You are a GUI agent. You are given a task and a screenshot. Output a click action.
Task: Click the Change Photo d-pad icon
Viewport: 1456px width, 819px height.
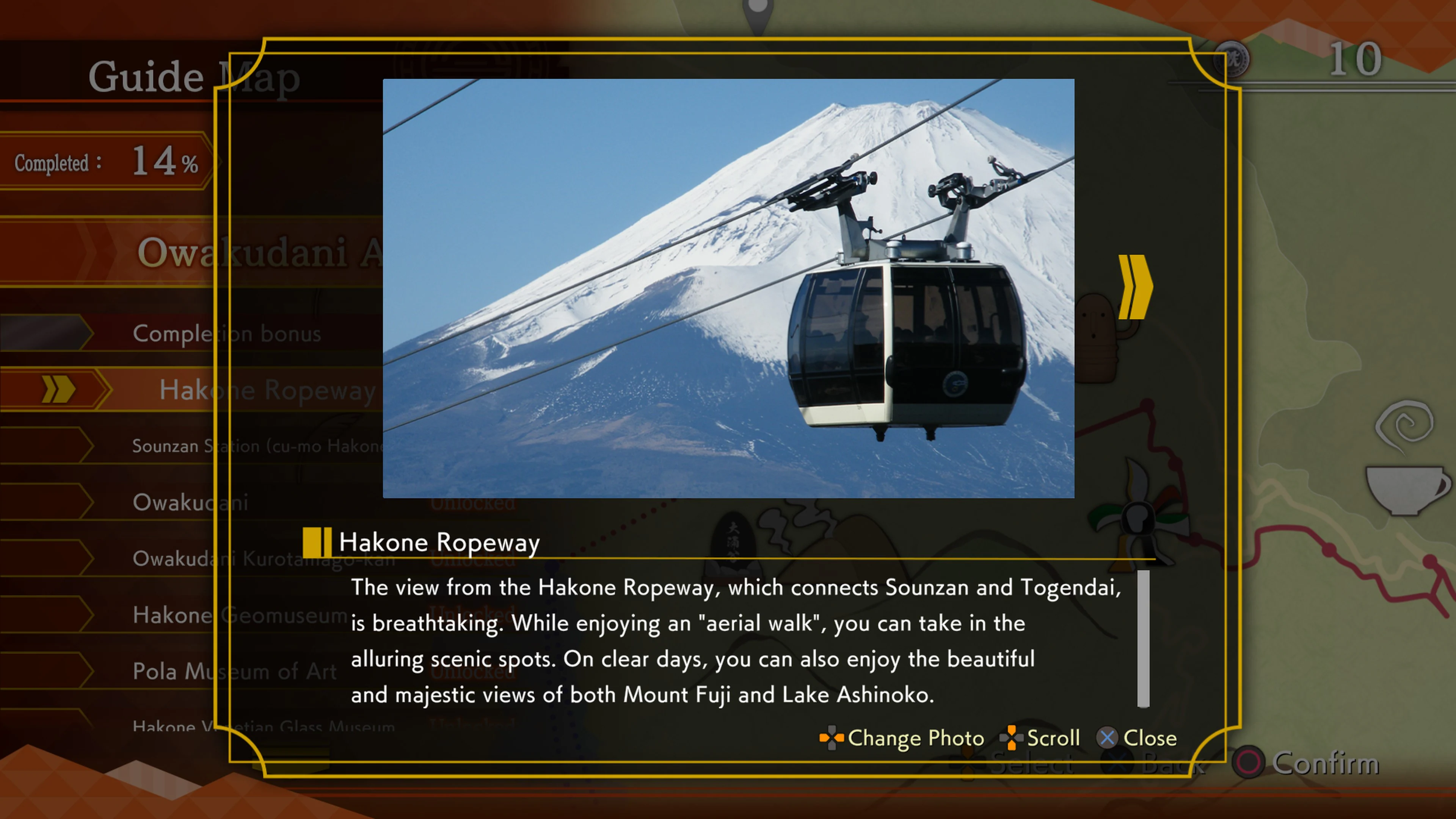[832, 737]
